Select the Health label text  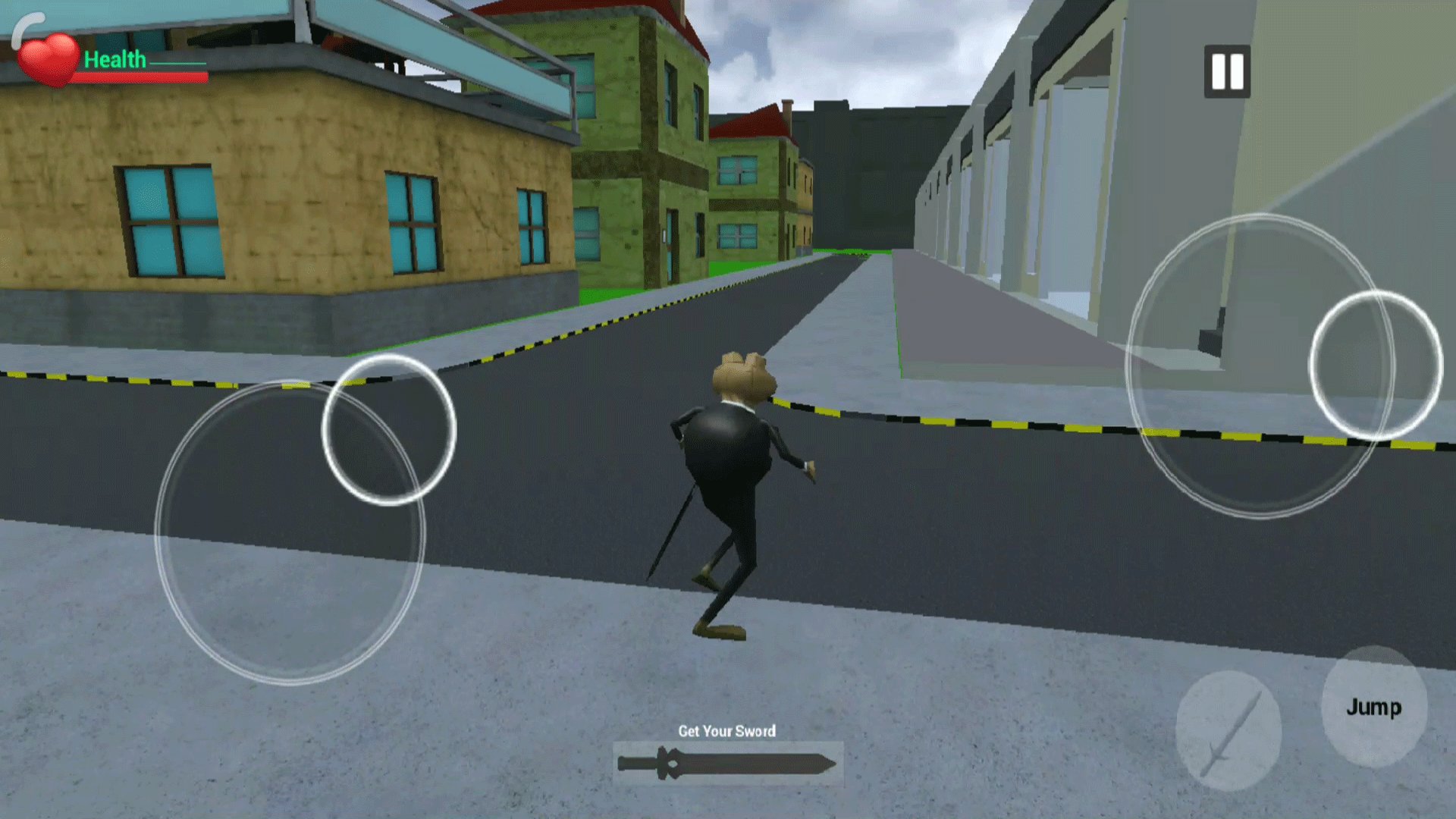point(116,59)
